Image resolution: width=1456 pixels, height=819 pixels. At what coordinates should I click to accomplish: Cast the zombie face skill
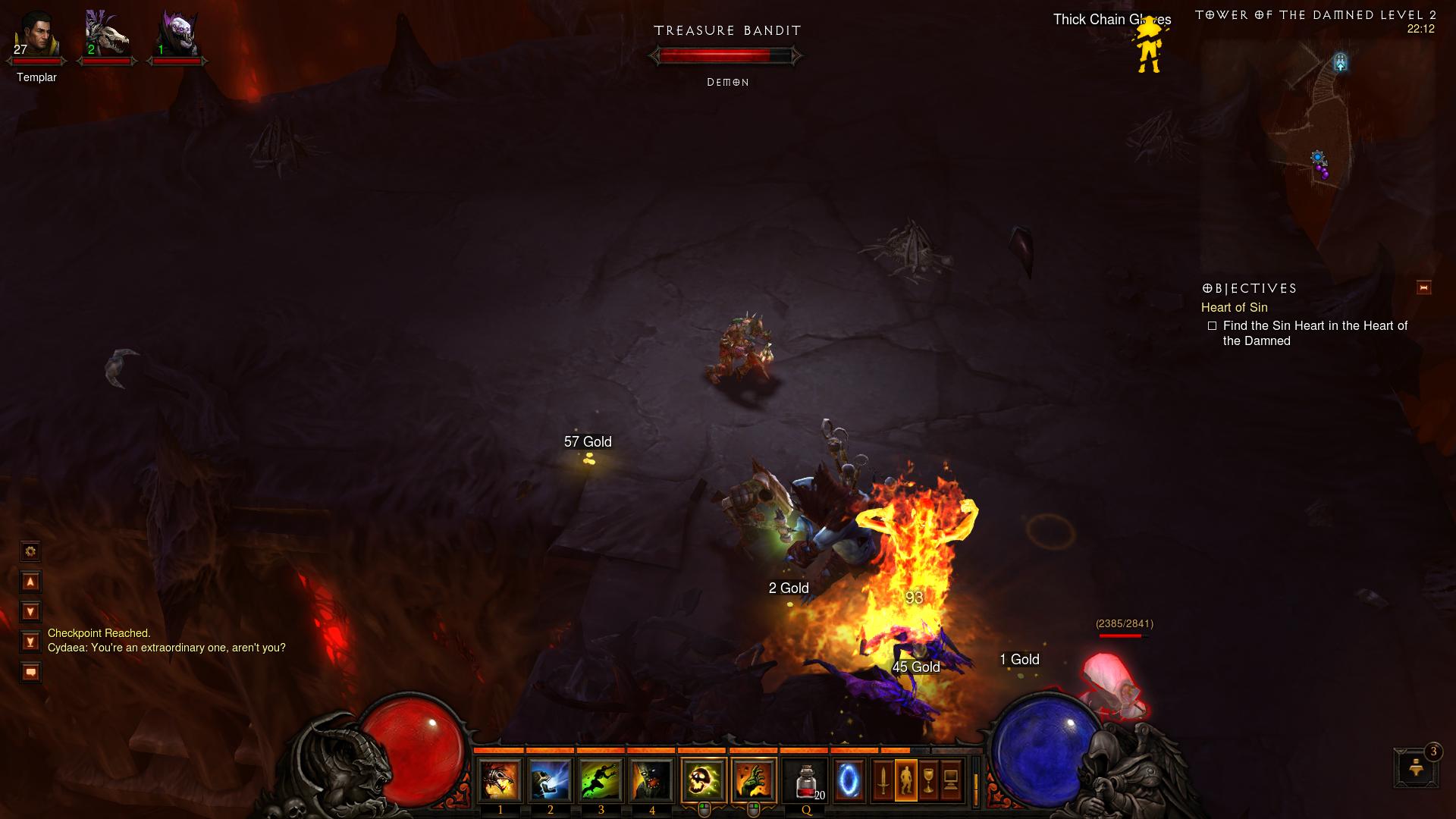click(651, 780)
